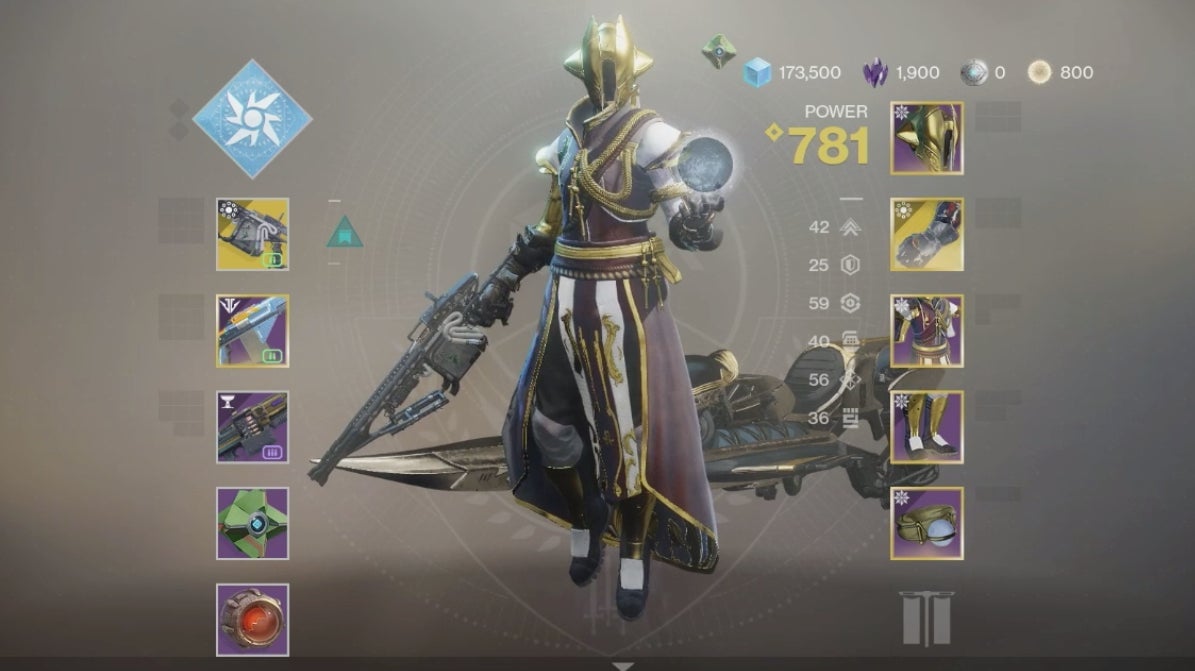The width and height of the screenshot is (1195, 671).
Task: Select the energy weapon slot
Action: tap(252, 331)
